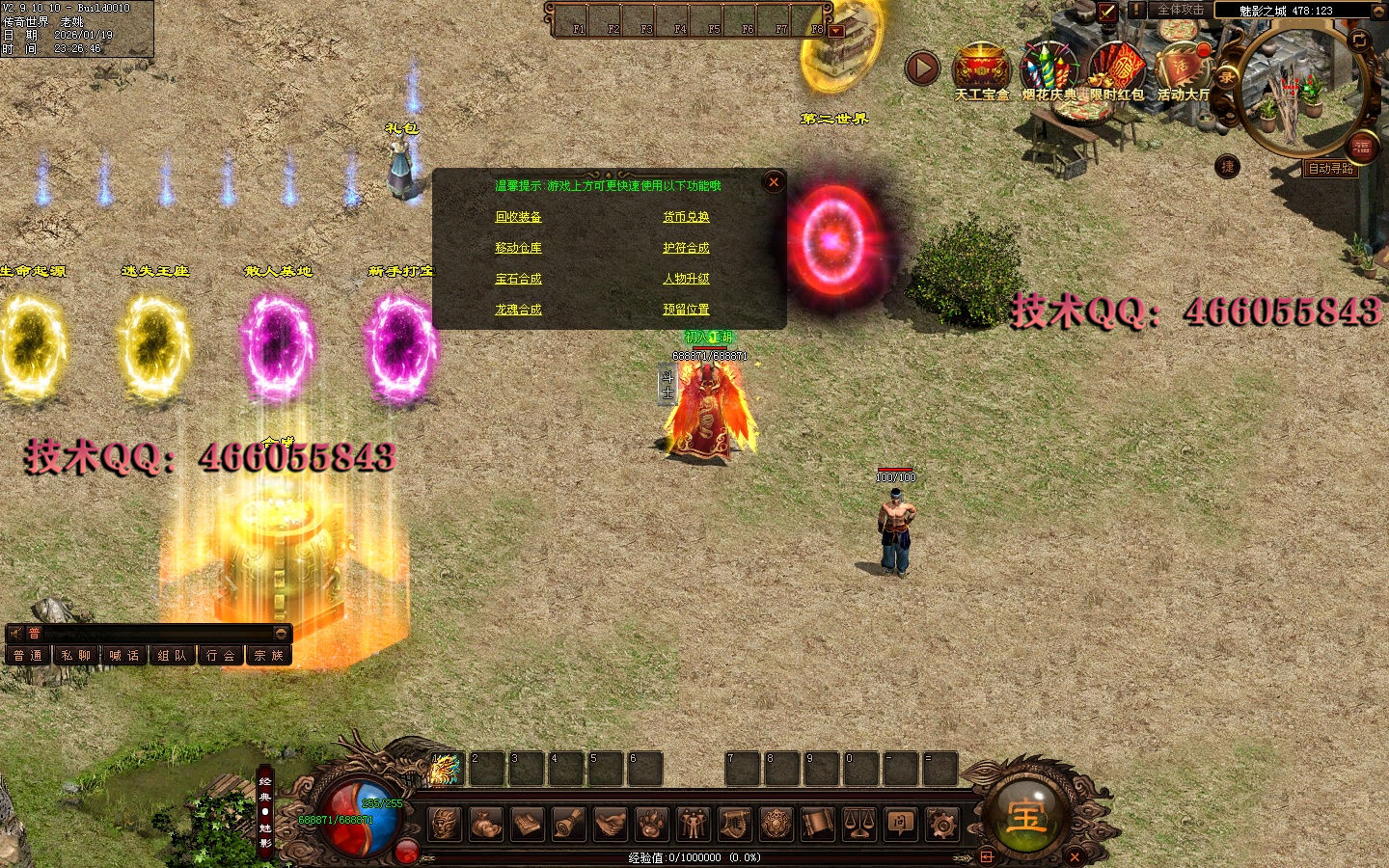Open the 移动仓库 mobile warehouse link
The height and width of the screenshot is (868, 1389).
coord(518,248)
